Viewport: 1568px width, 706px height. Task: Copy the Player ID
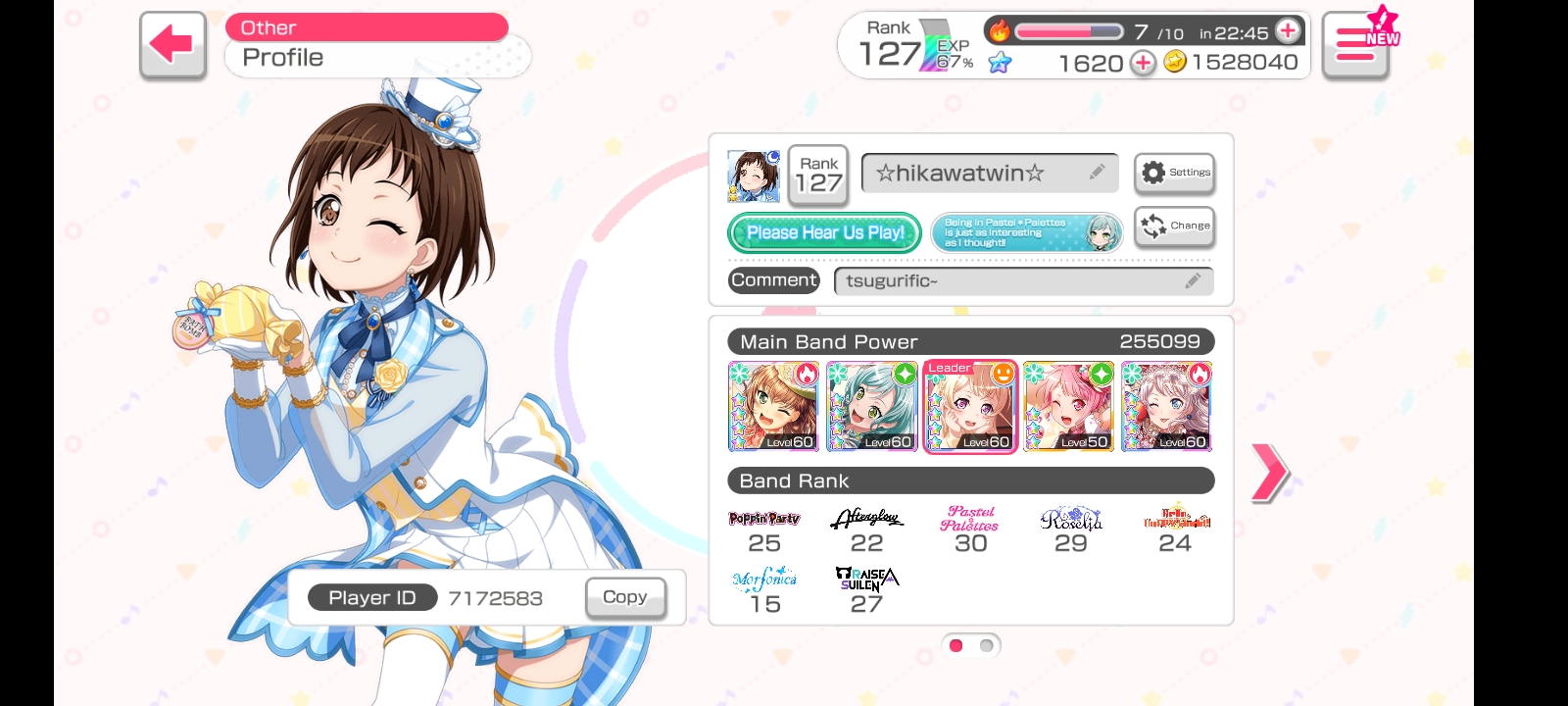(625, 597)
